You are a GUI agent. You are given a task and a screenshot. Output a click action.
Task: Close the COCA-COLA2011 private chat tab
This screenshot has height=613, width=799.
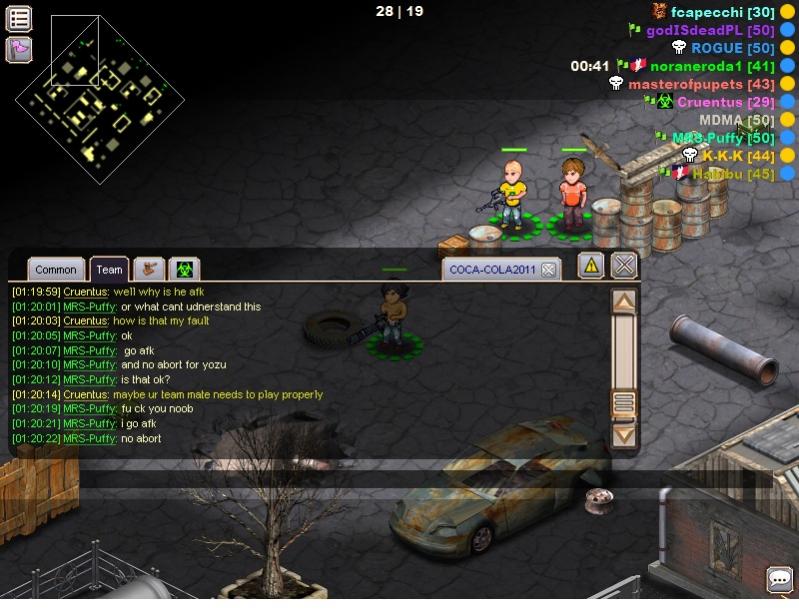click(x=549, y=269)
